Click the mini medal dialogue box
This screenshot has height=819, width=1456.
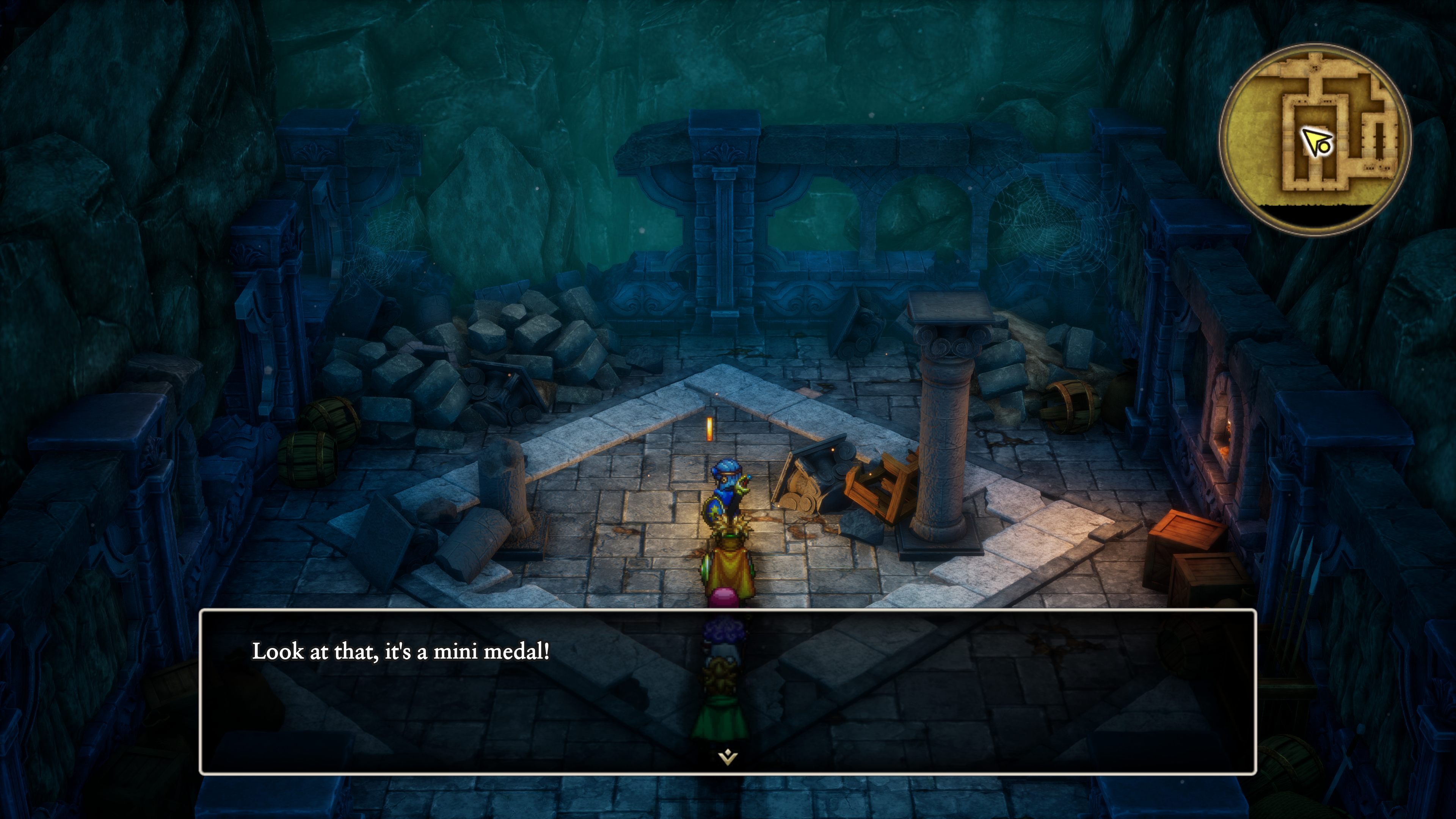point(728,691)
